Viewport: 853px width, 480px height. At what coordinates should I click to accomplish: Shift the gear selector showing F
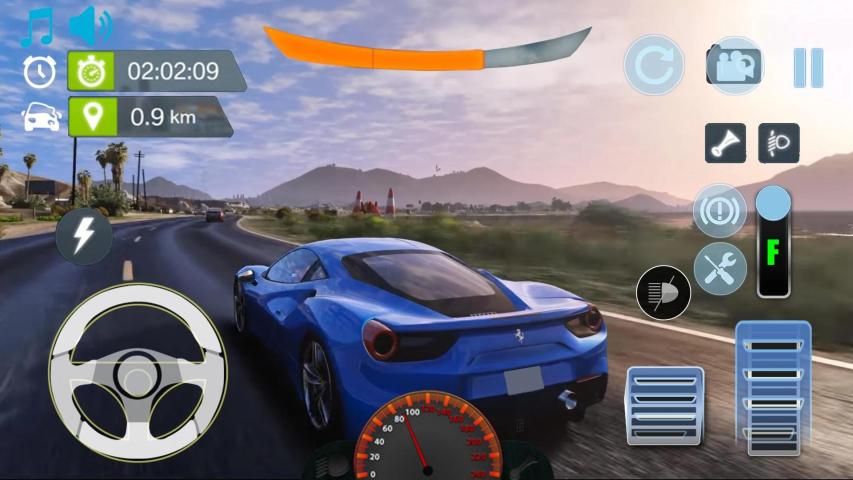(773, 245)
